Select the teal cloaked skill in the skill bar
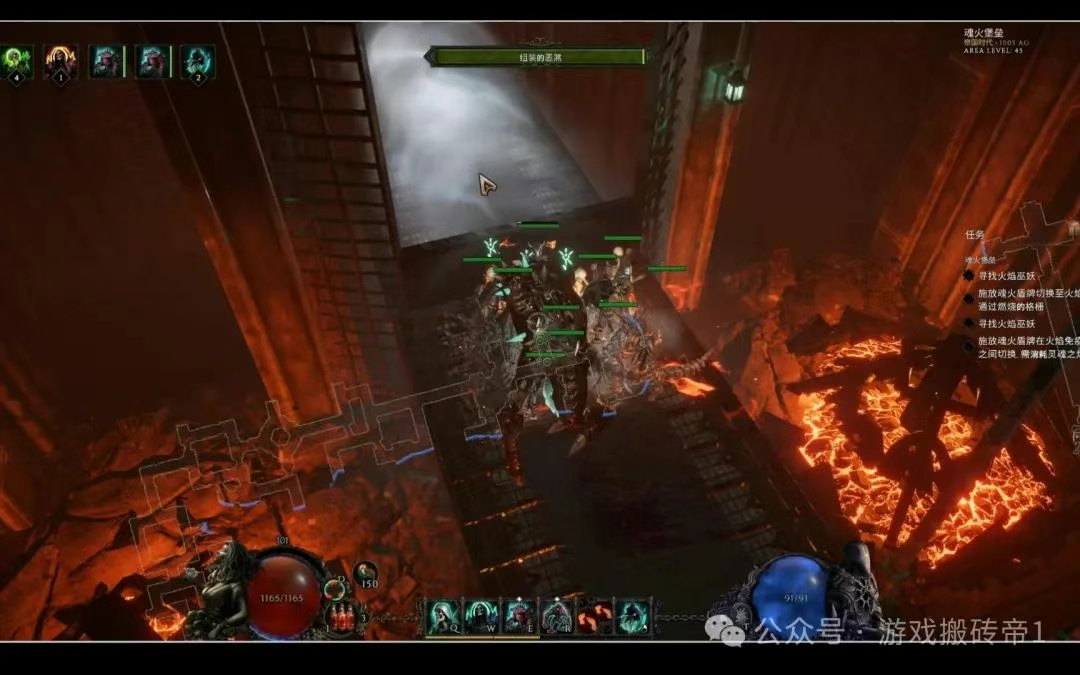Viewport: 1080px width, 675px height. (x=632, y=616)
